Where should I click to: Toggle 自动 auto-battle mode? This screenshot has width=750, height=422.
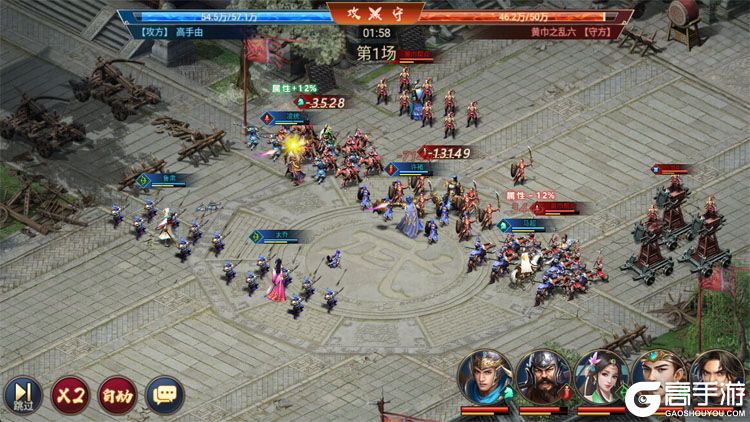coord(117,394)
